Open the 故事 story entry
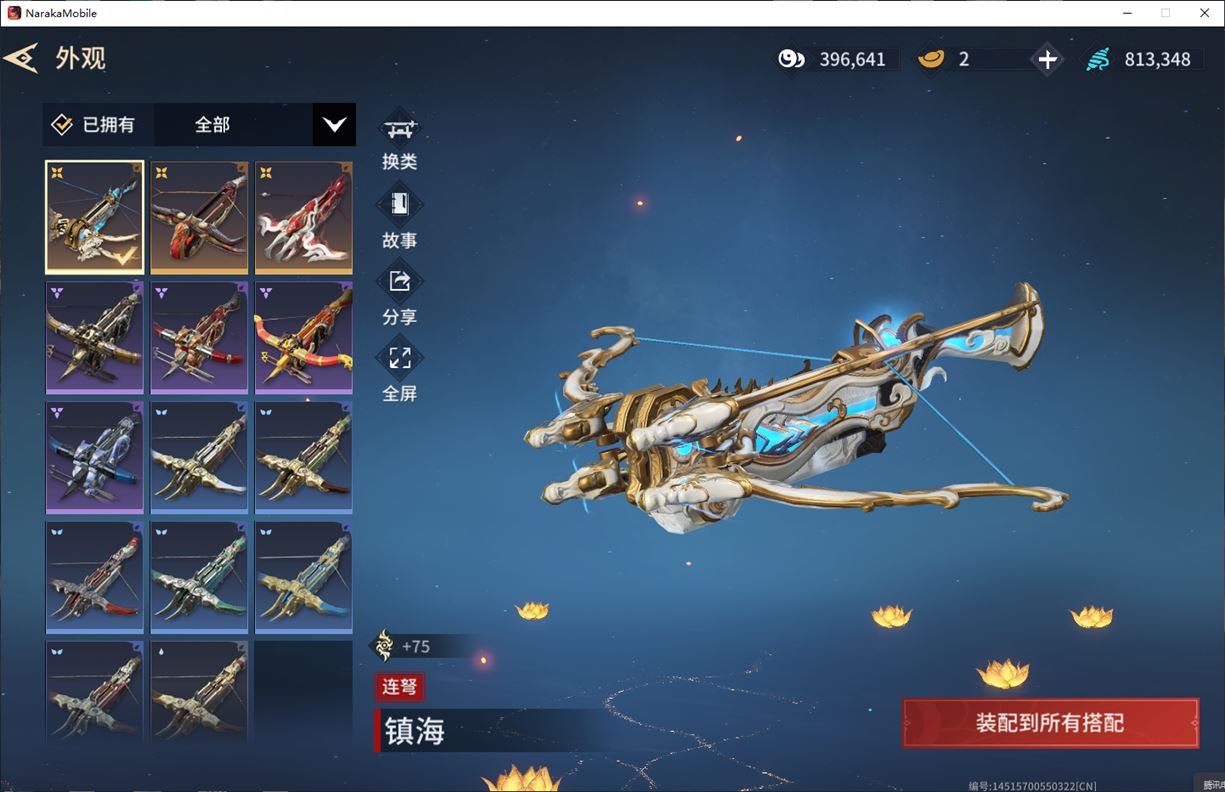Image resolution: width=1225 pixels, height=792 pixels. pyautogui.click(x=399, y=218)
